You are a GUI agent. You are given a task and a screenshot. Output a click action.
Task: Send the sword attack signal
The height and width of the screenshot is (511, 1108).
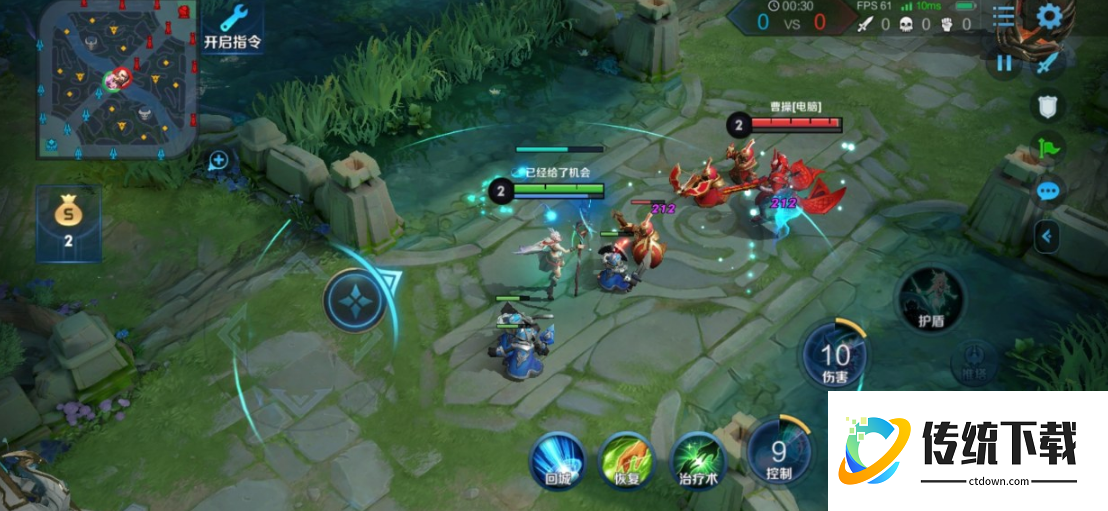(x=1047, y=64)
